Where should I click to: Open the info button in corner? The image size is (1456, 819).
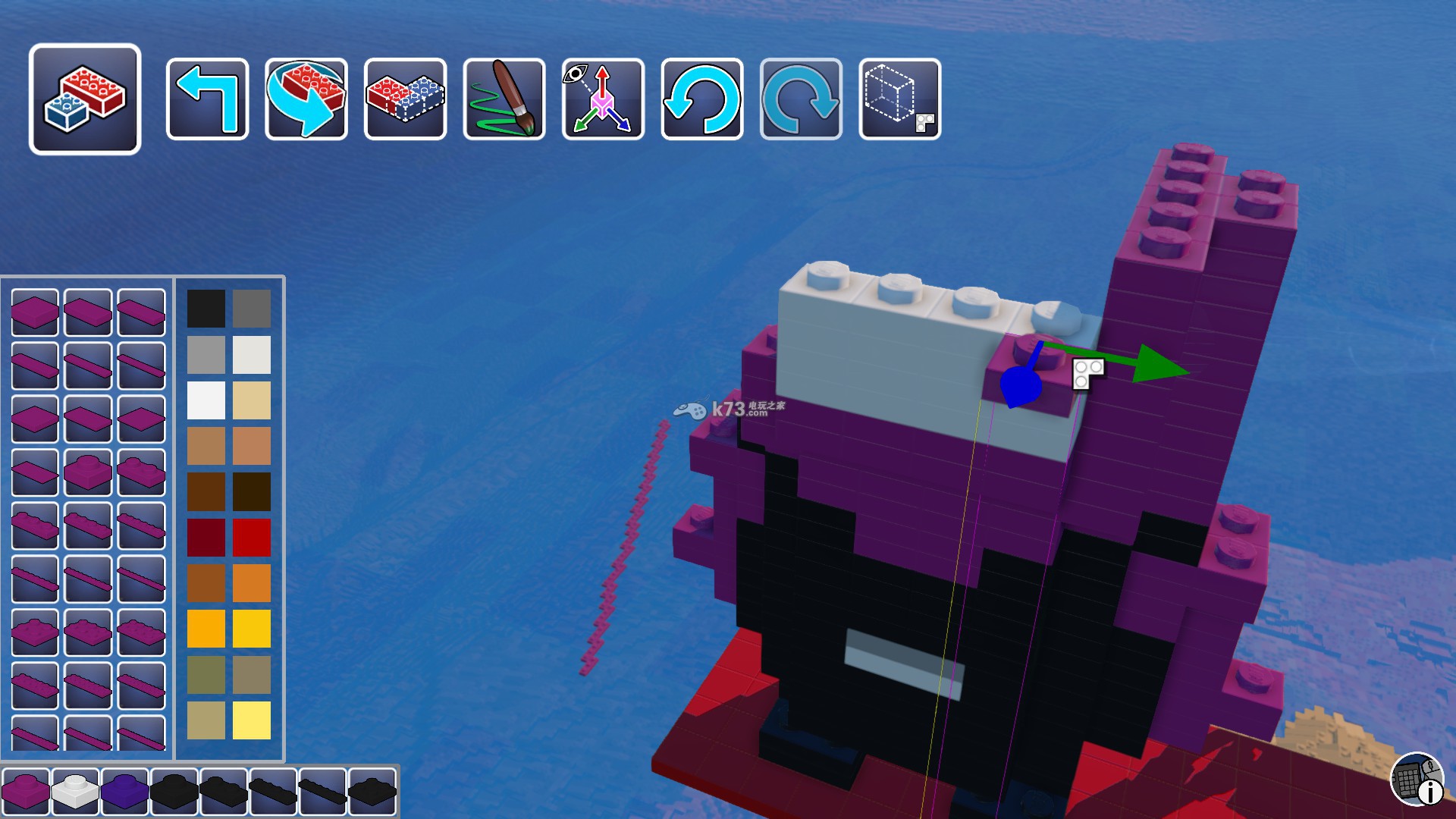tap(1417, 779)
